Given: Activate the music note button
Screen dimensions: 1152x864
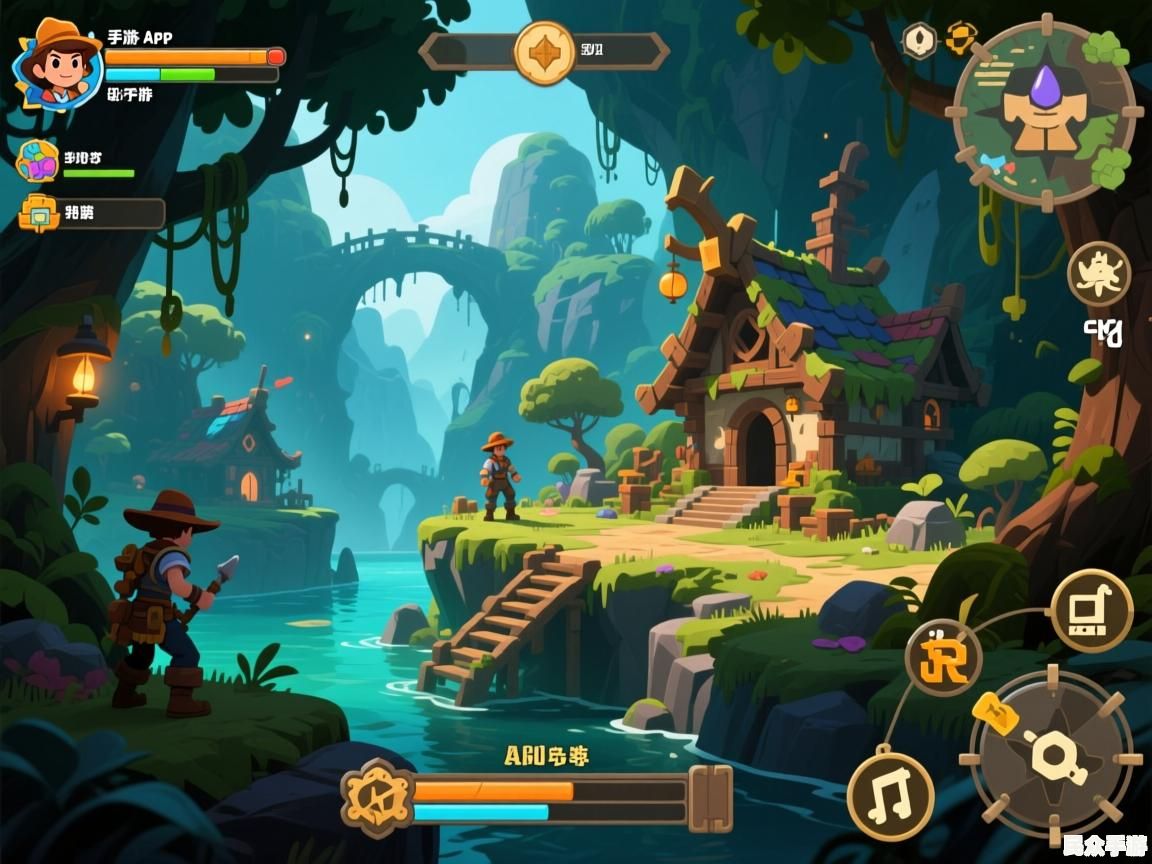Looking at the screenshot, I should (890, 796).
